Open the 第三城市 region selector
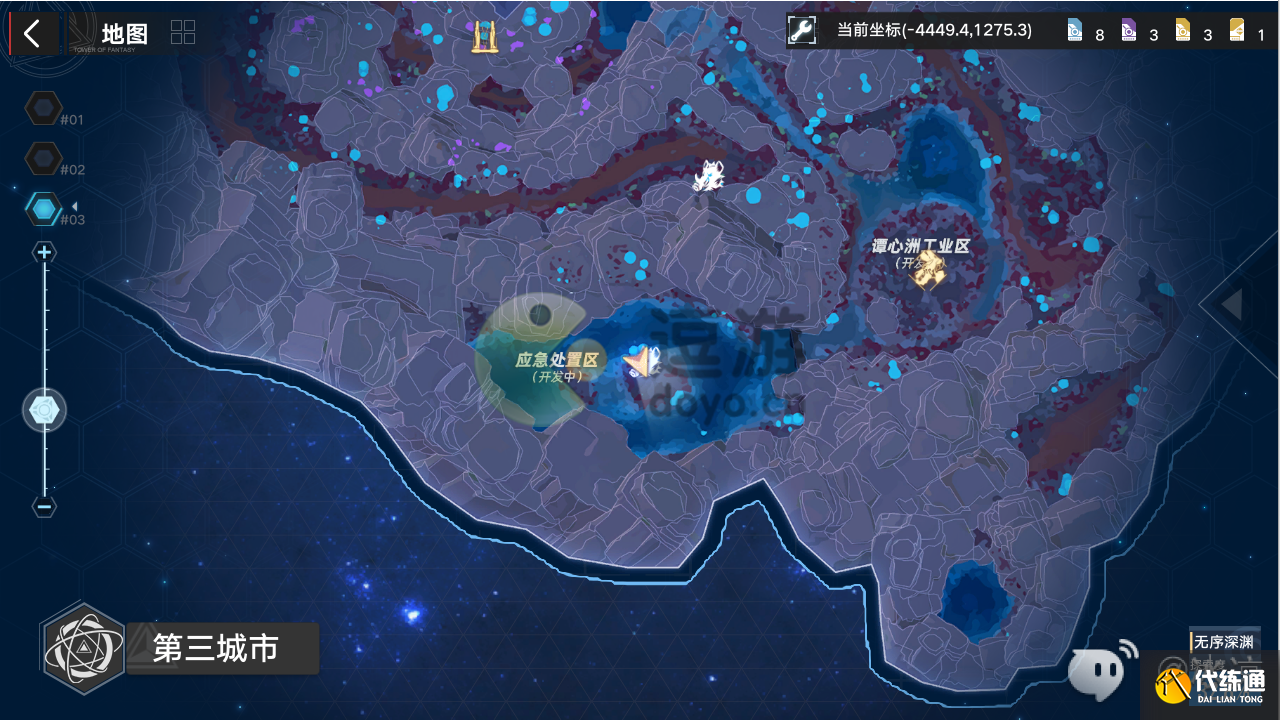The width and height of the screenshot is (1280, 720). tap(215, 649)
